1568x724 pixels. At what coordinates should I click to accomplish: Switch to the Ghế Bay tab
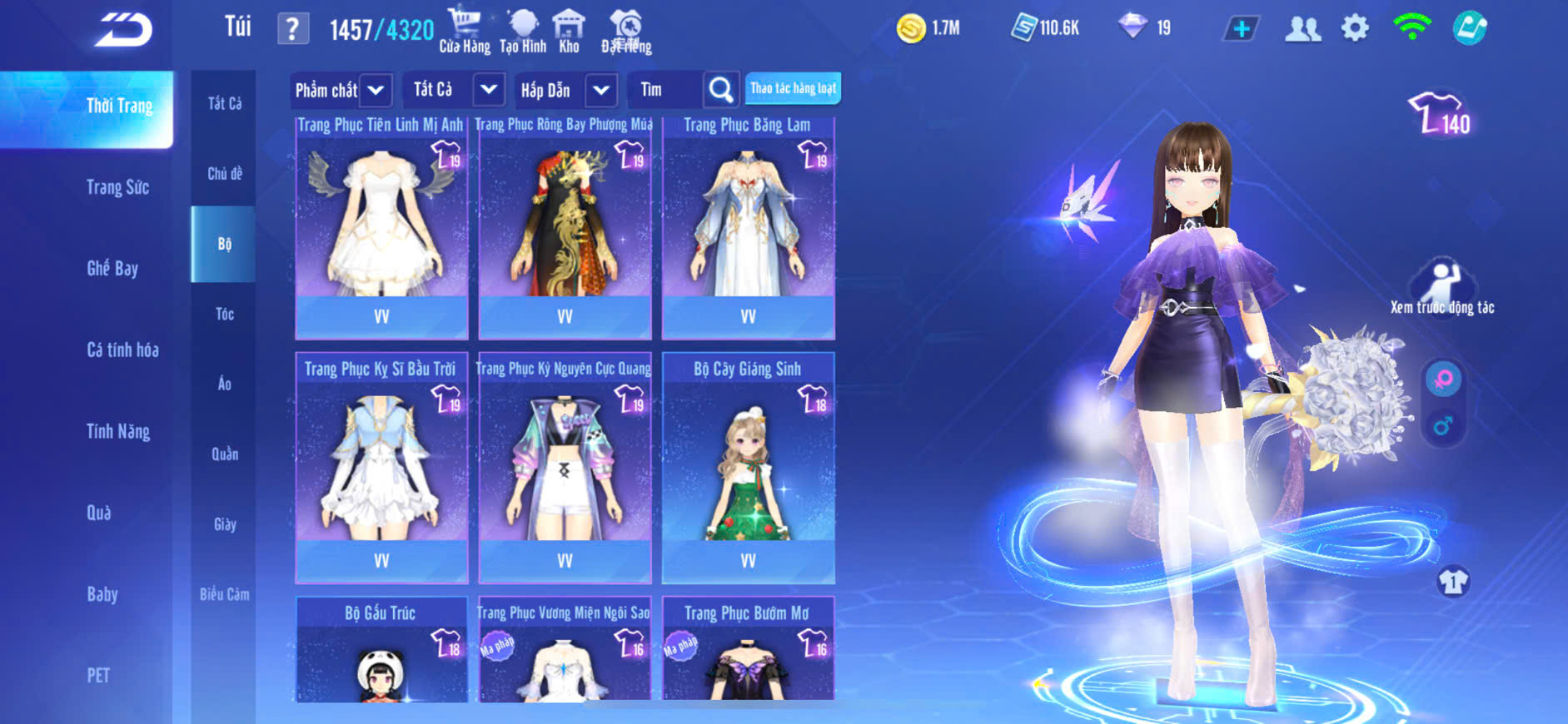[112, 268]
